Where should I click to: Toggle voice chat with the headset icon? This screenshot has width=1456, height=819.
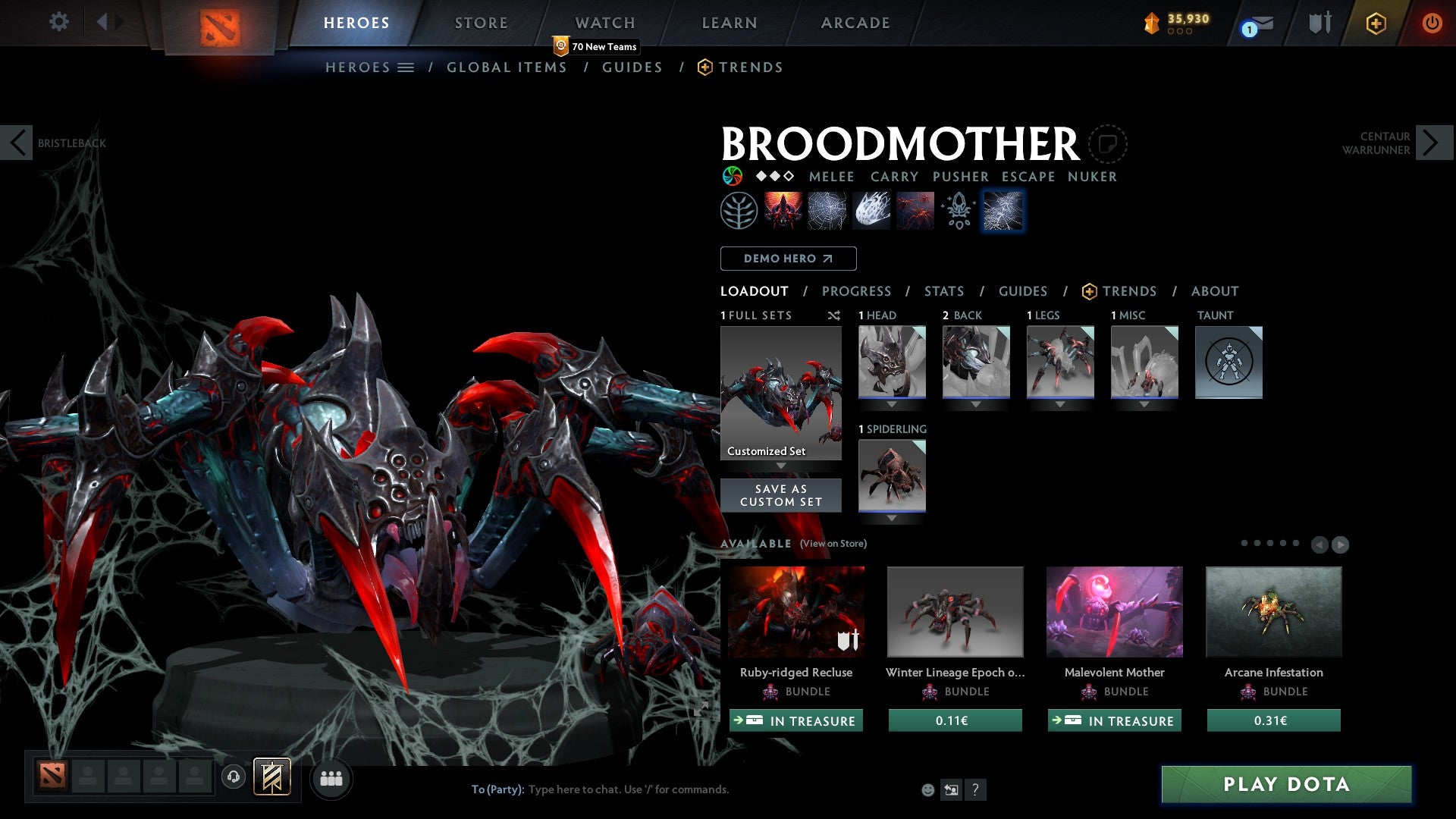click(233, 778)
